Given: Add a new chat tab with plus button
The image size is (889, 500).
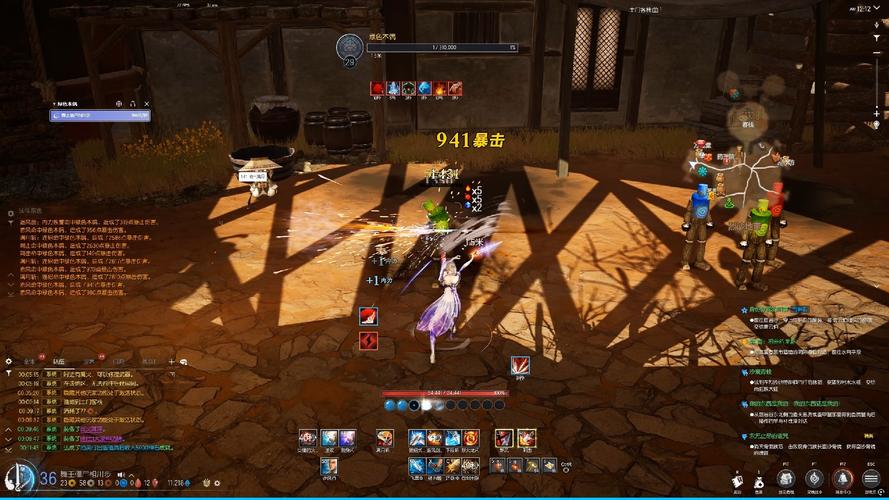Looking at the screenshot, I should click(x=171, y=361).
